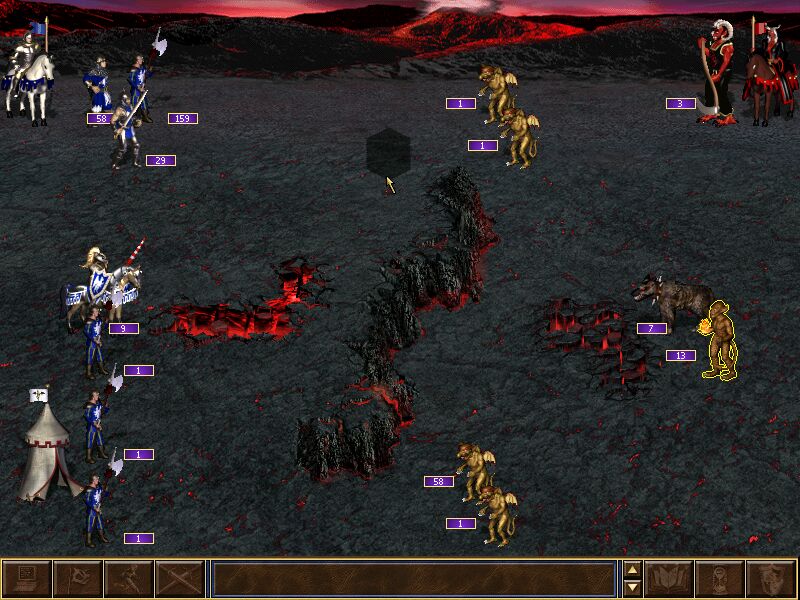Select the yellow-outlined active stack of 13
This screenshot has height=600, width=800.
(x=720, y=342)
